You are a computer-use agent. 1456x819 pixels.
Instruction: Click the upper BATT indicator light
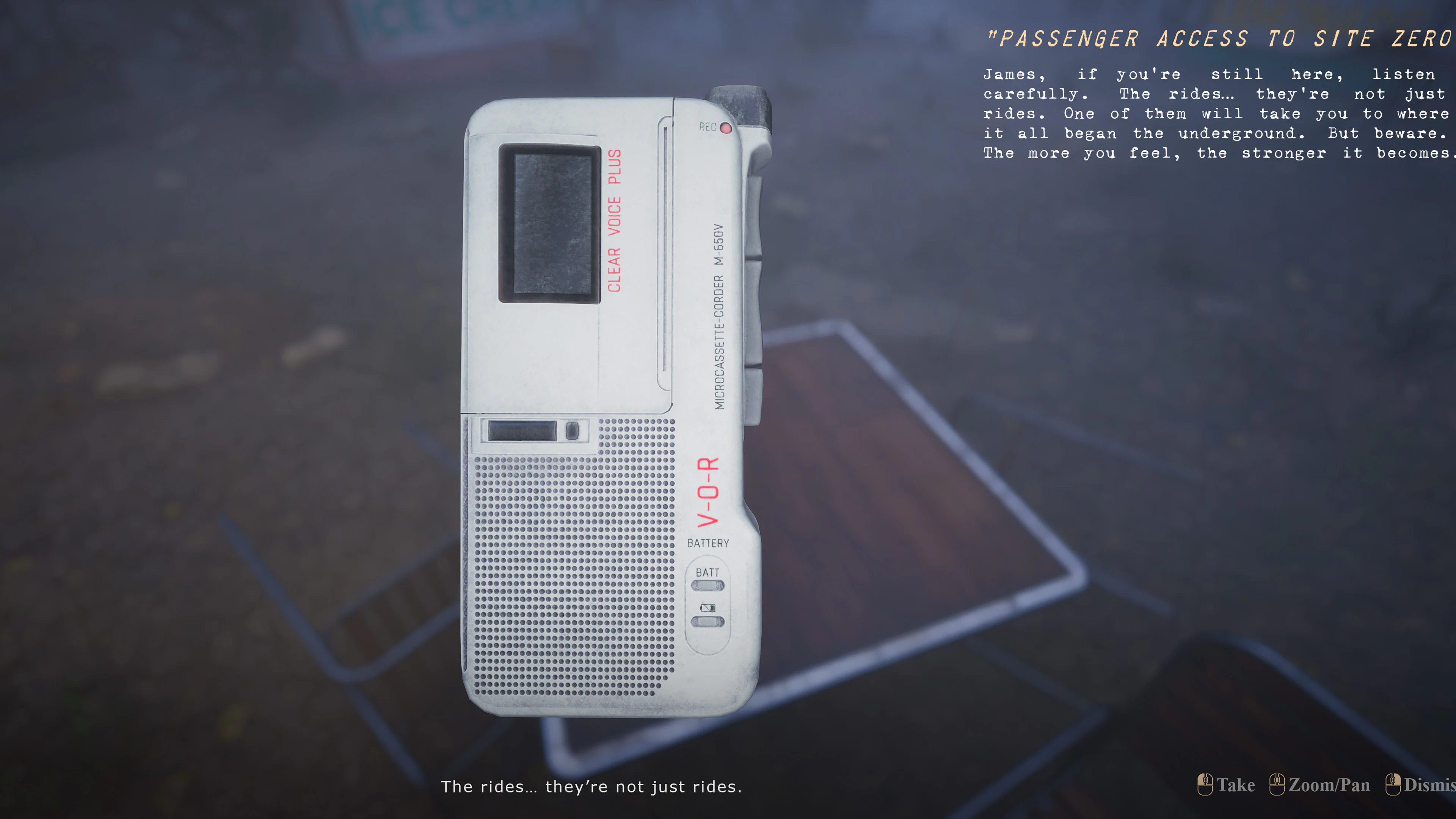[707, 585]
